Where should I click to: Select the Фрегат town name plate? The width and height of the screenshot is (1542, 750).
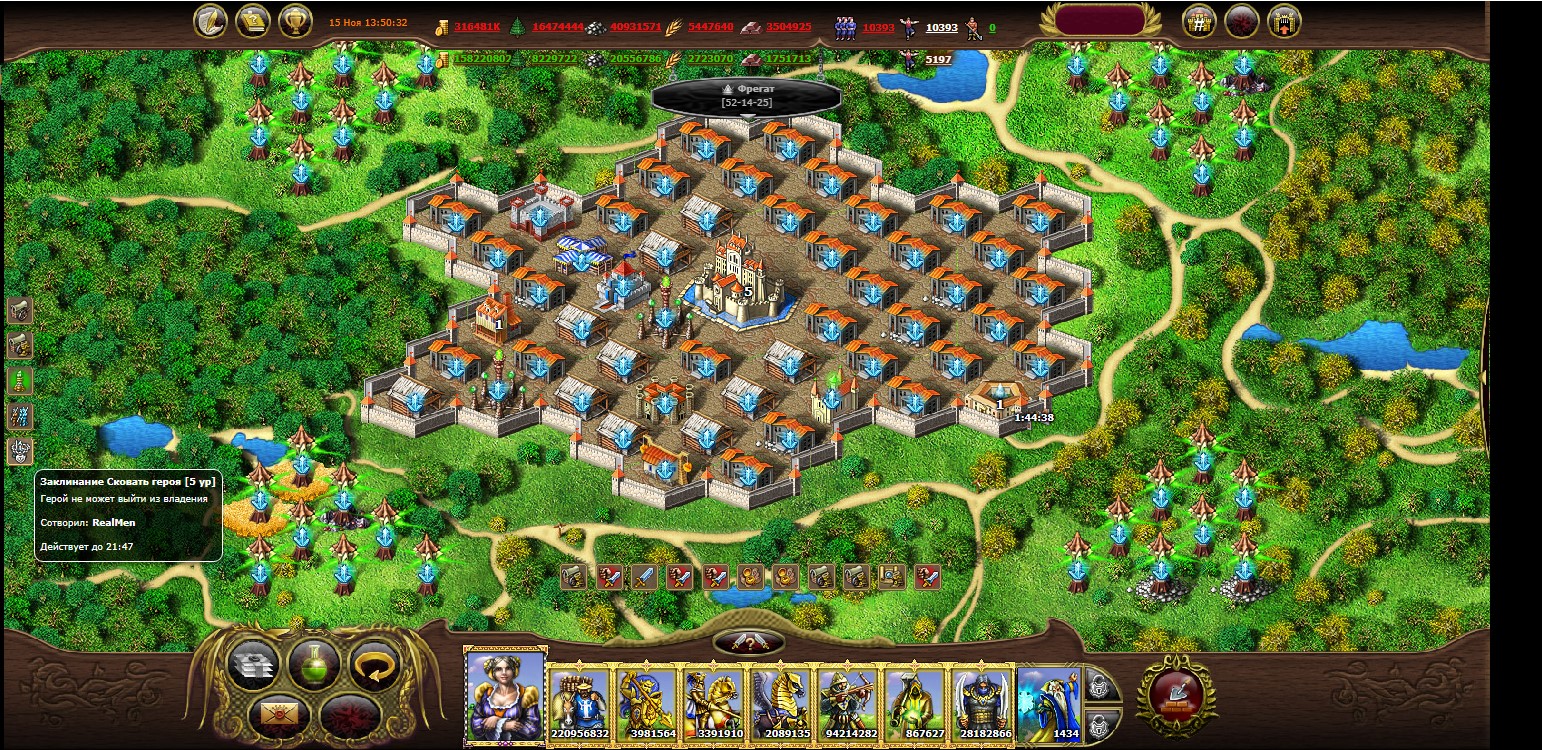(746, 95)
